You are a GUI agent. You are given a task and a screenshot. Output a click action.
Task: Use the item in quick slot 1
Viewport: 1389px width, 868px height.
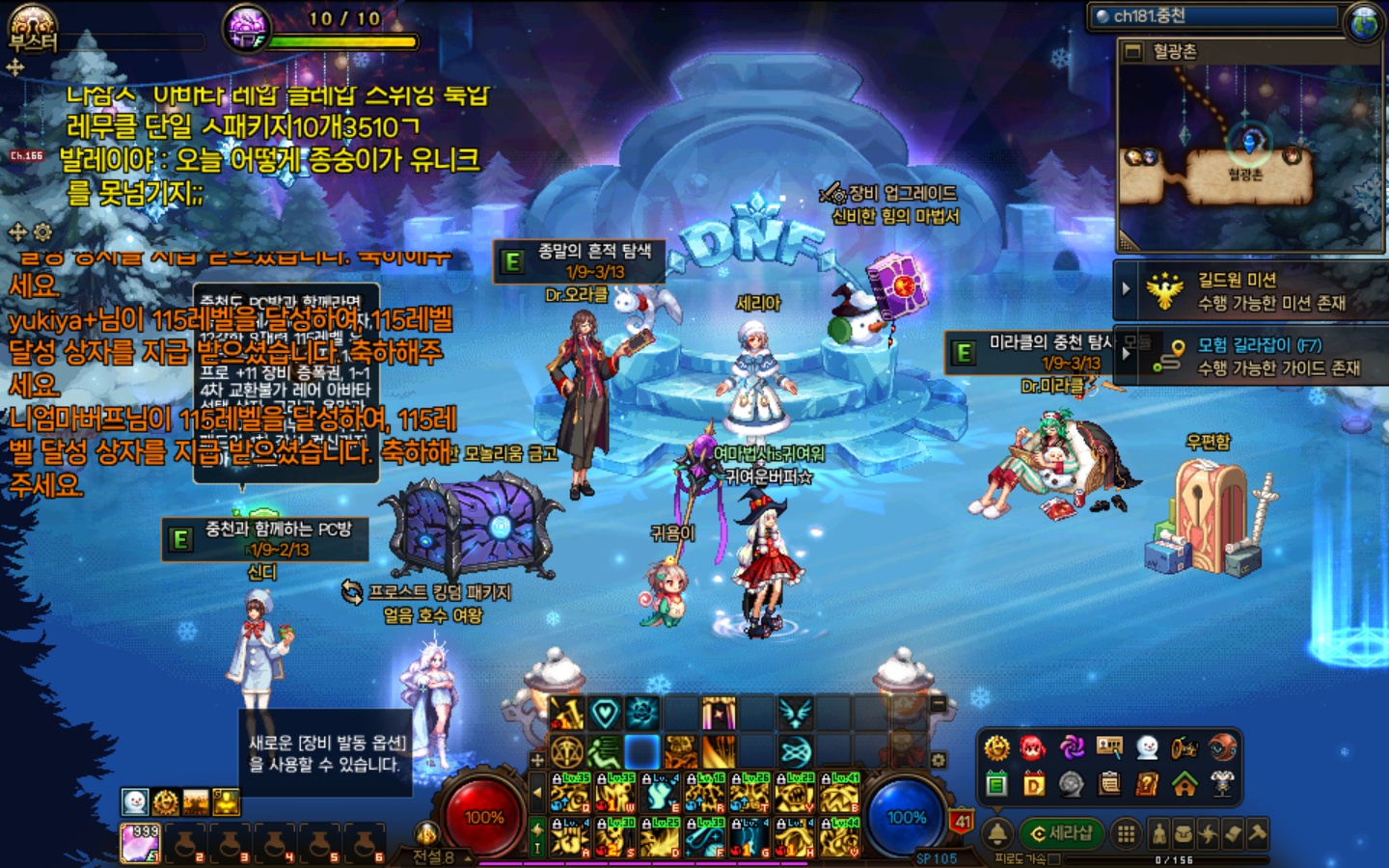(141, 842)
